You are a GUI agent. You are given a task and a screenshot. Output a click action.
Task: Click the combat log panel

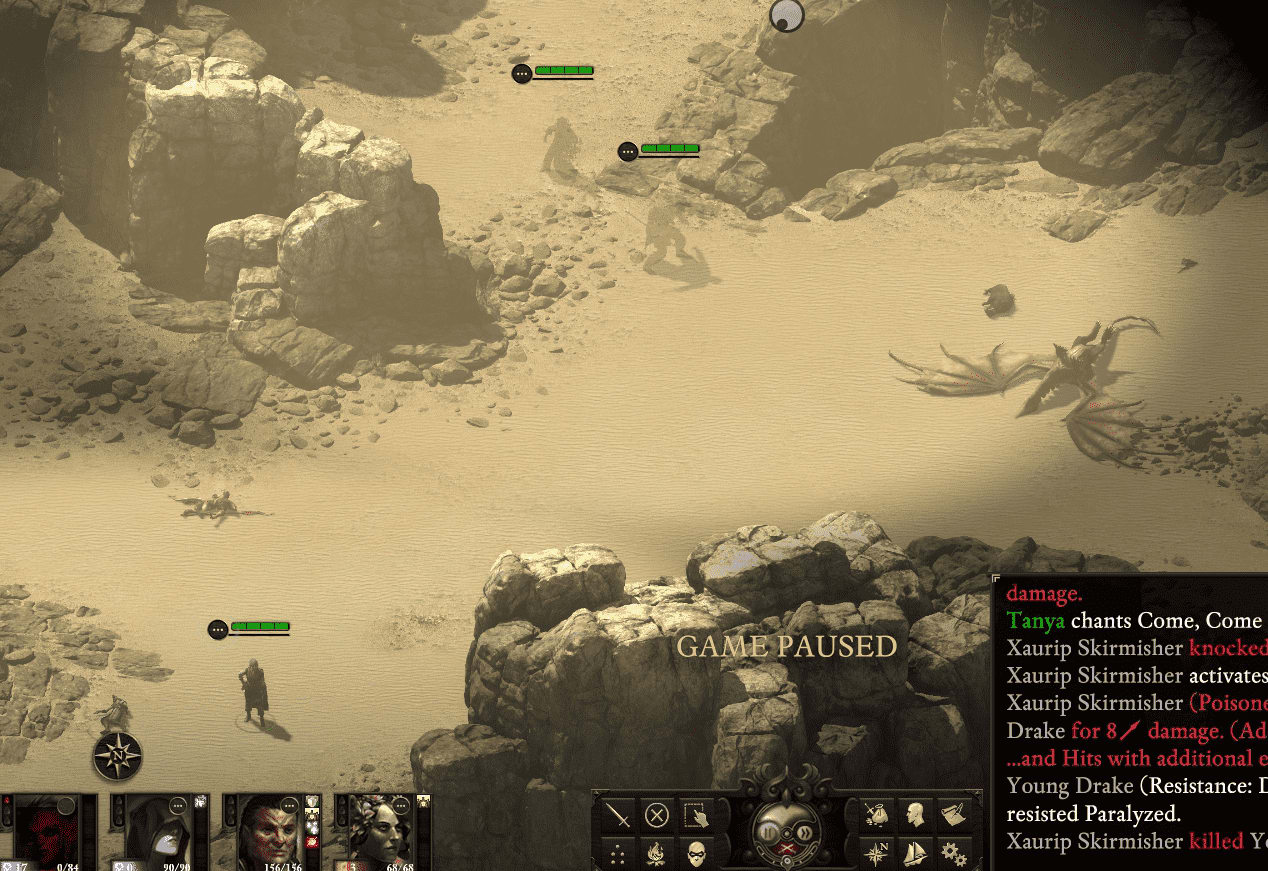(1130, 720)
